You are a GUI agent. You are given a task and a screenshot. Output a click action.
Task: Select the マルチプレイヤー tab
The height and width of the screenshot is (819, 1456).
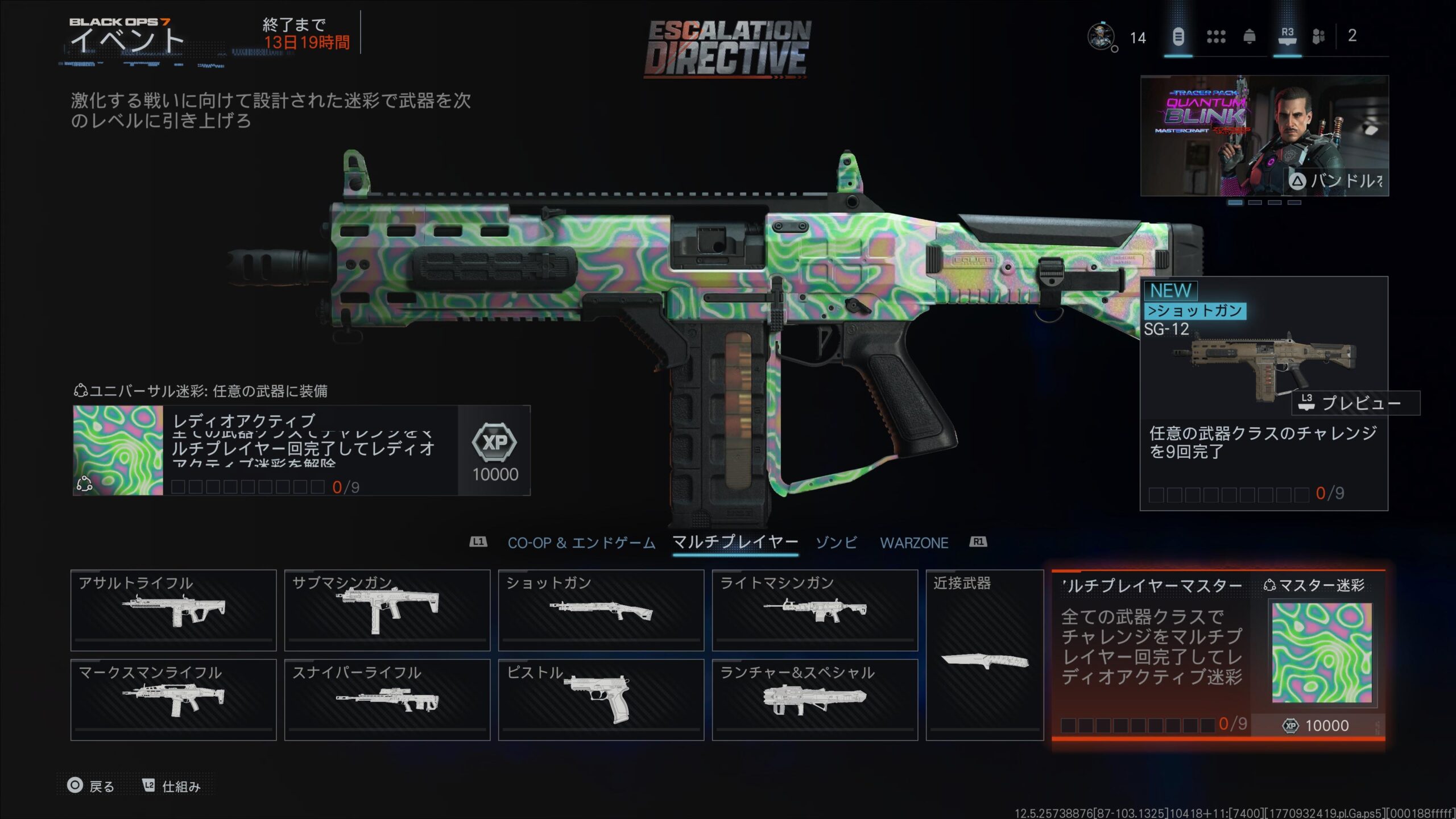[735, 542]
